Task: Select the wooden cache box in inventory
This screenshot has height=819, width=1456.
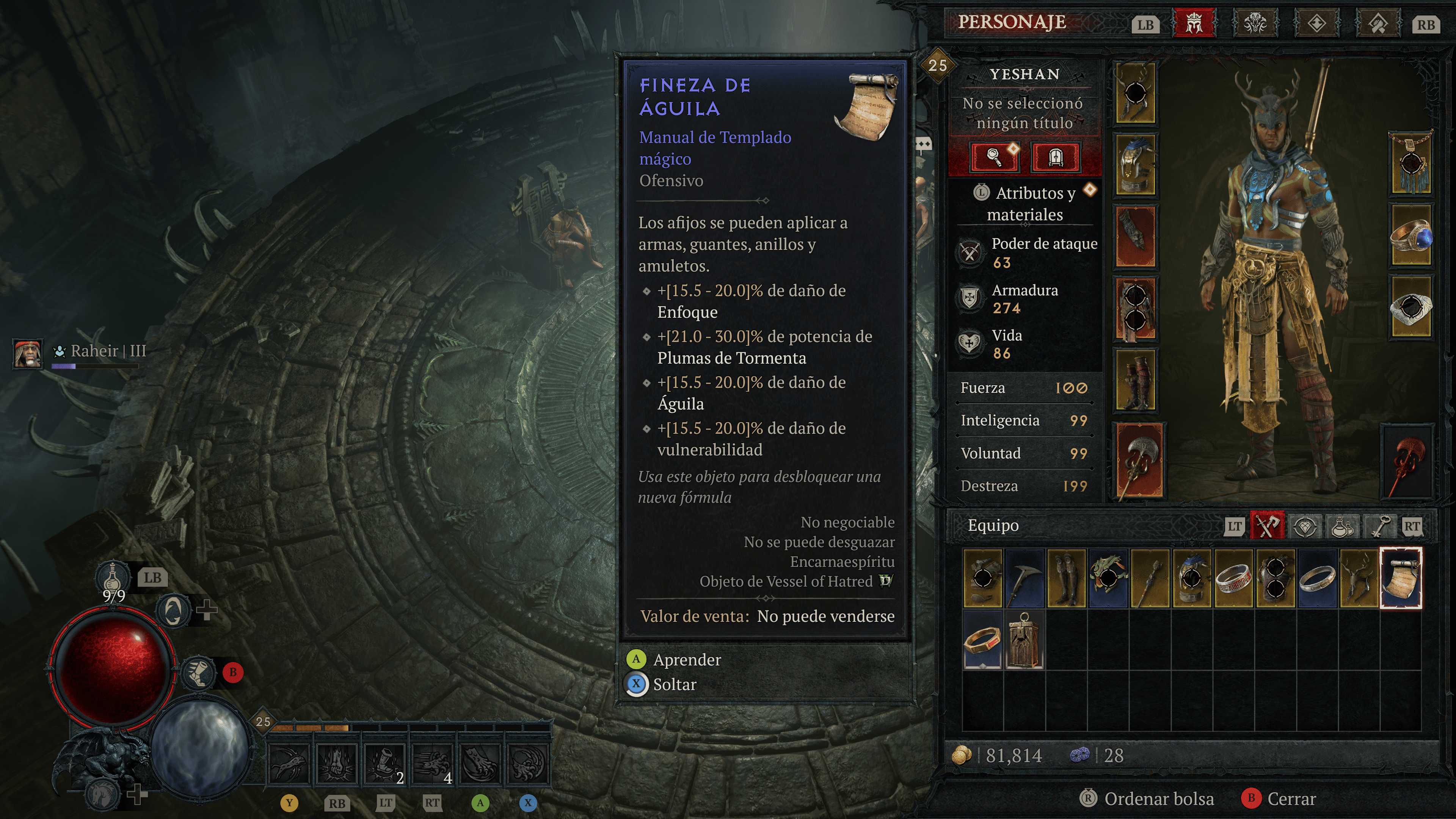Action: (x=1024, y=640)
